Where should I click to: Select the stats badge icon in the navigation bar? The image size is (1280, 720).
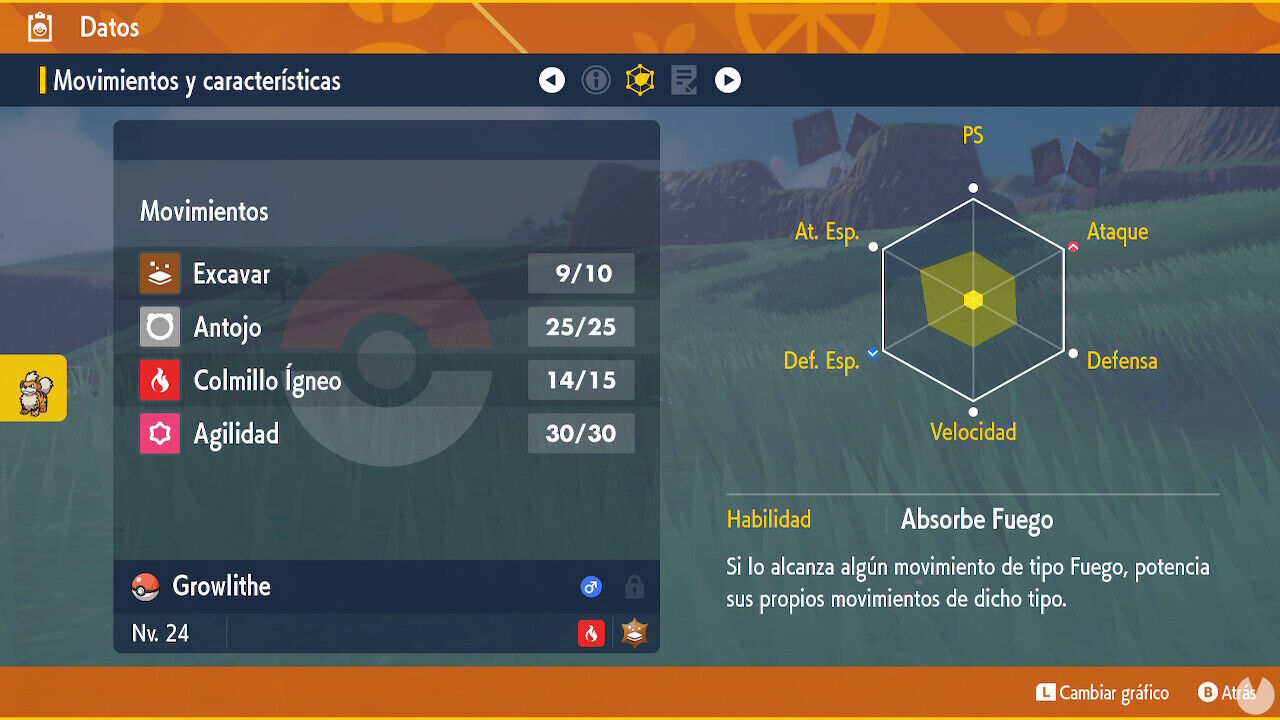[640, 80]
